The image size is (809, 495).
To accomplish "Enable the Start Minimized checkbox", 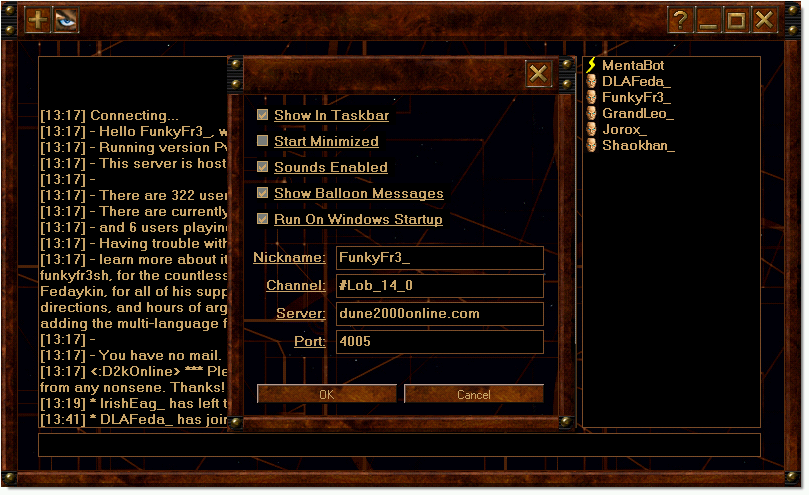I will click(263, 142).
